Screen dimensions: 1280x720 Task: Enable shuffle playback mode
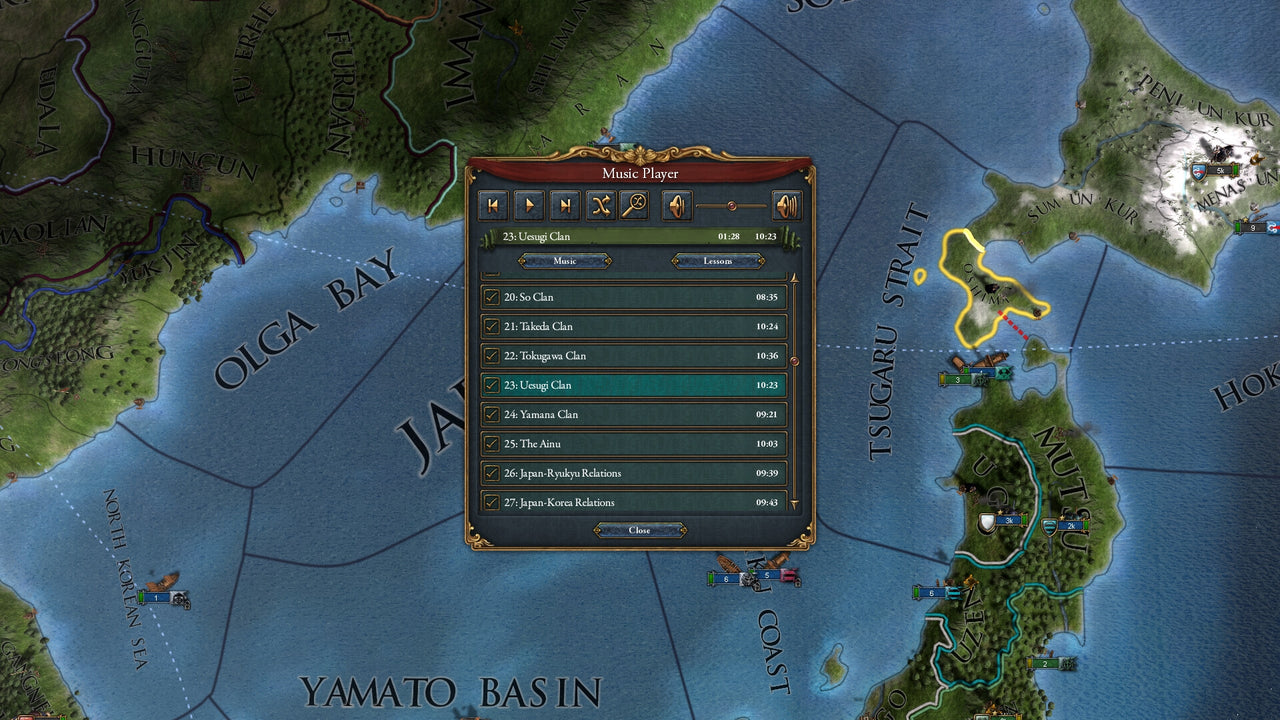(601, 205)
